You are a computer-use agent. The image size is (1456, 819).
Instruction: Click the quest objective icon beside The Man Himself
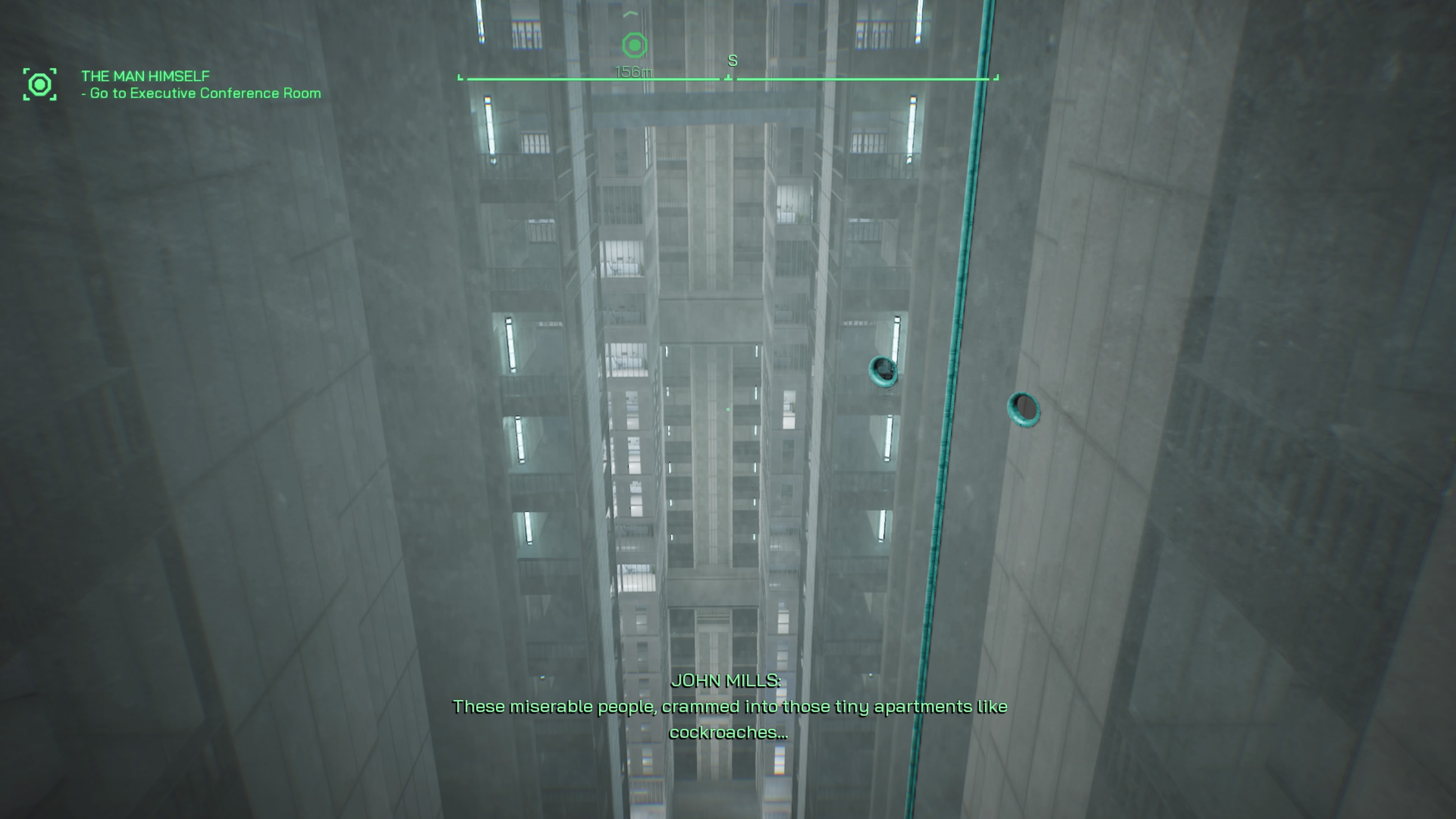(x=39, y=85)
